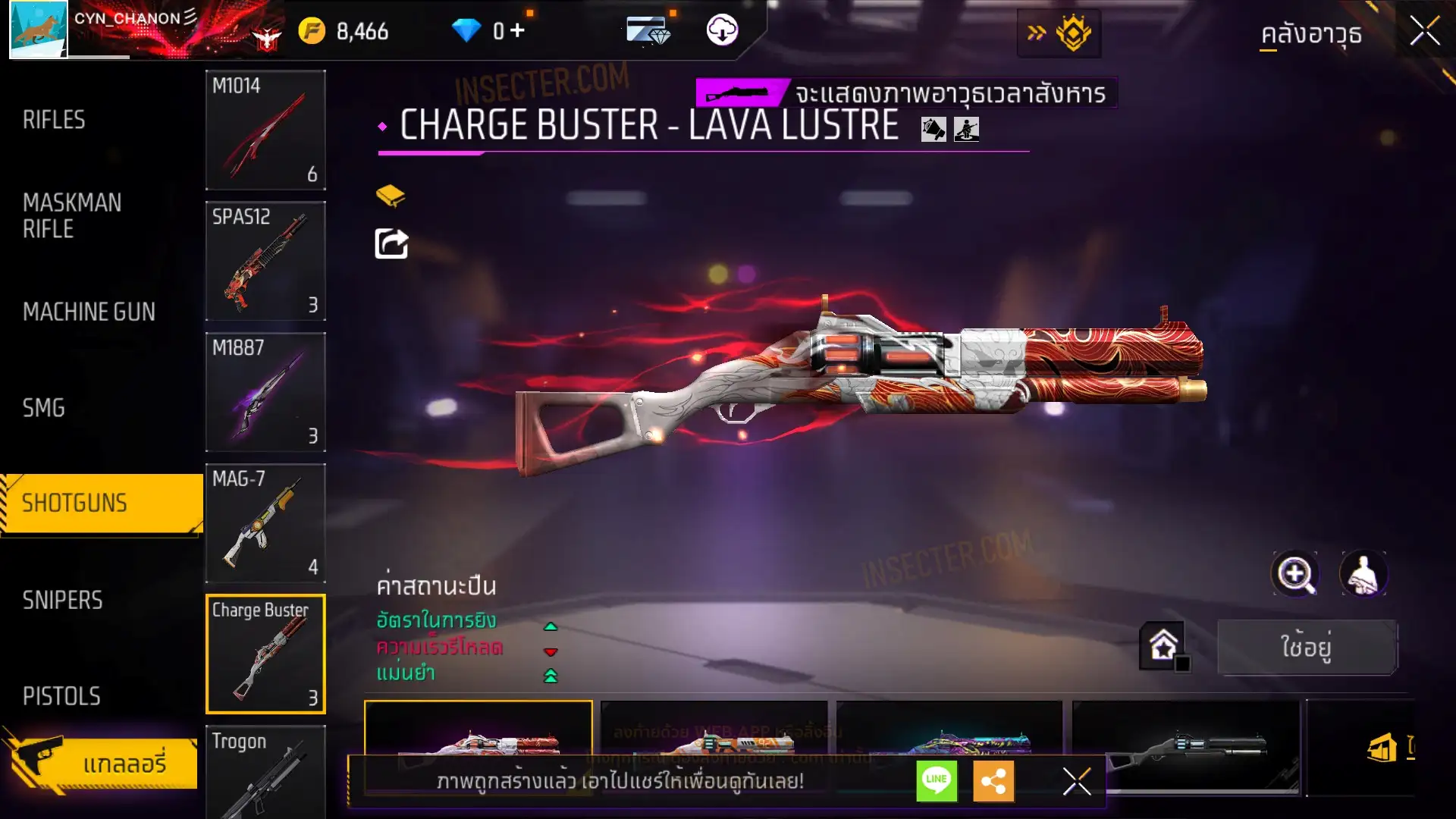Share the image via LINE
The height and width of the screenshot is (819, 1456).
point(937,780)
